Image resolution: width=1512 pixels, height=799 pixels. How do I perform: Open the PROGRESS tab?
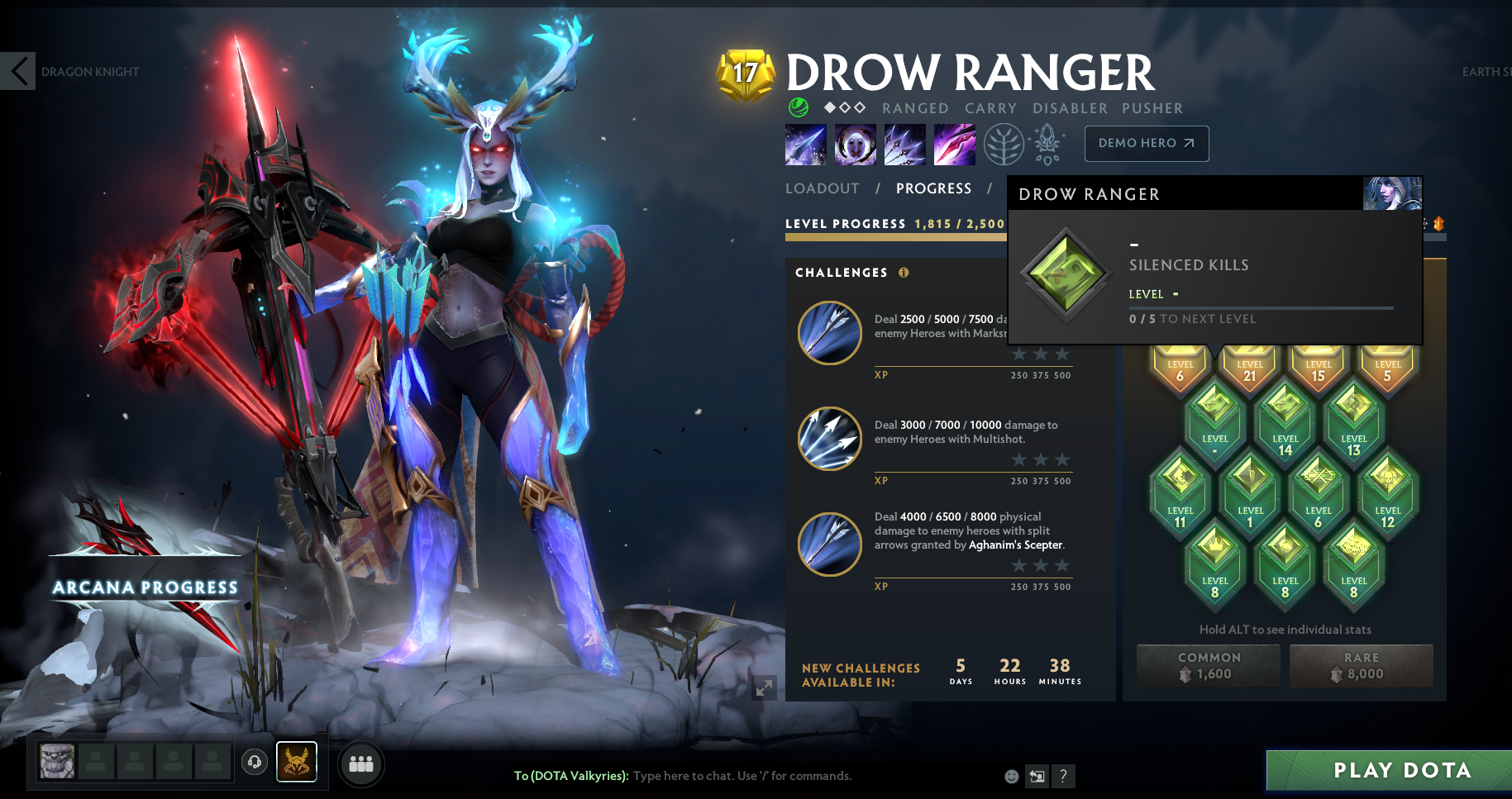[933, 188]
